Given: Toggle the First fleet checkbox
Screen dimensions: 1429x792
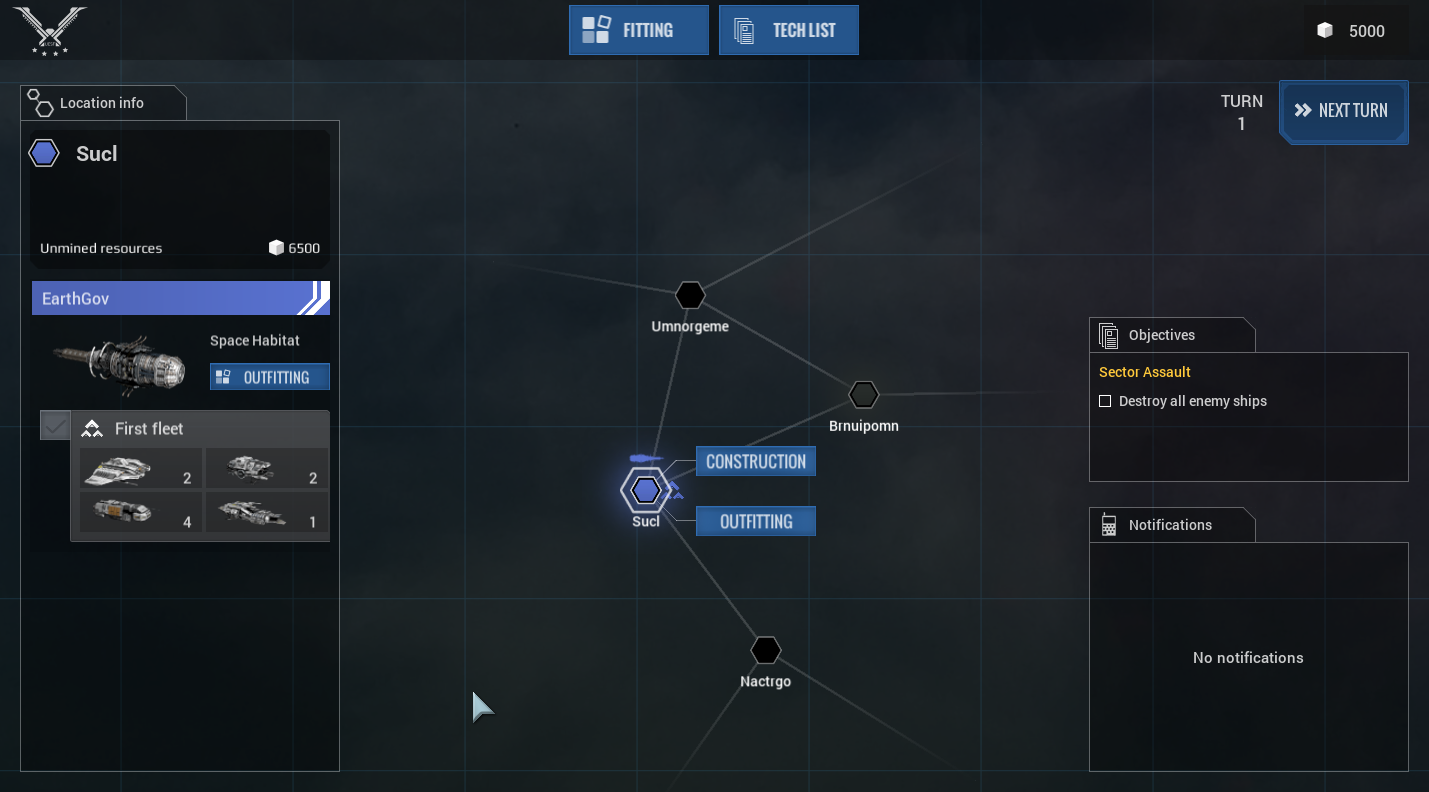Looking at the screenshot, I should tap(56, 426).
